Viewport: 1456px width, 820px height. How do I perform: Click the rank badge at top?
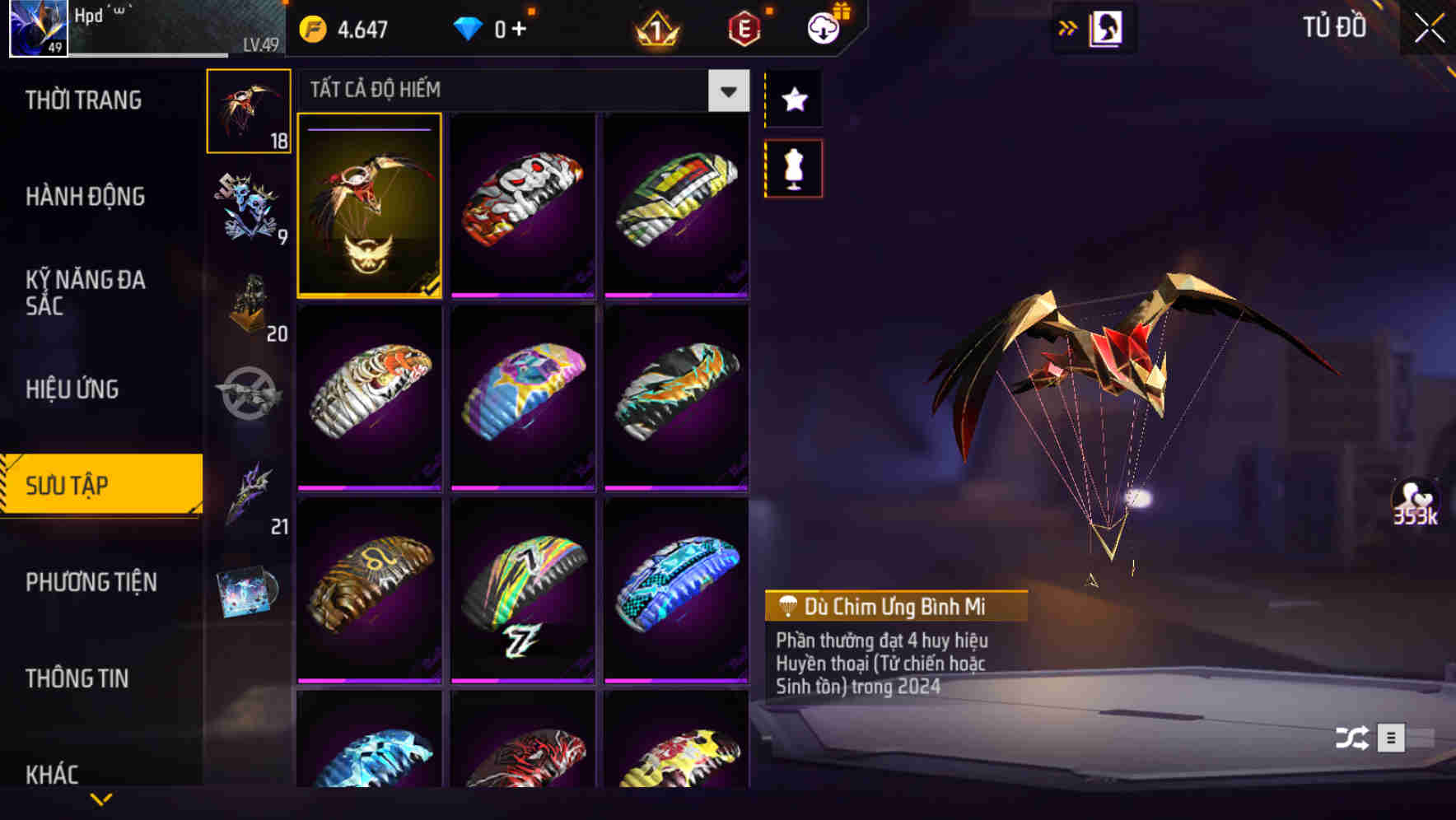pyautogui.click(x=653, y=31)
